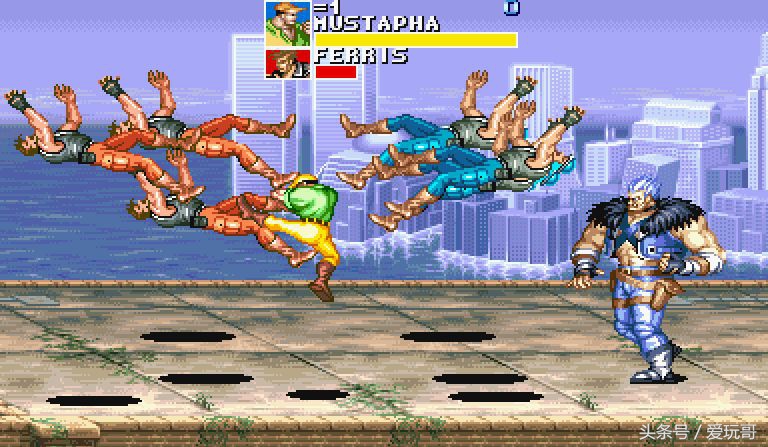Click Ferris's enemy portrait
This screenshot has height=447, width=768.
[287, 63]
